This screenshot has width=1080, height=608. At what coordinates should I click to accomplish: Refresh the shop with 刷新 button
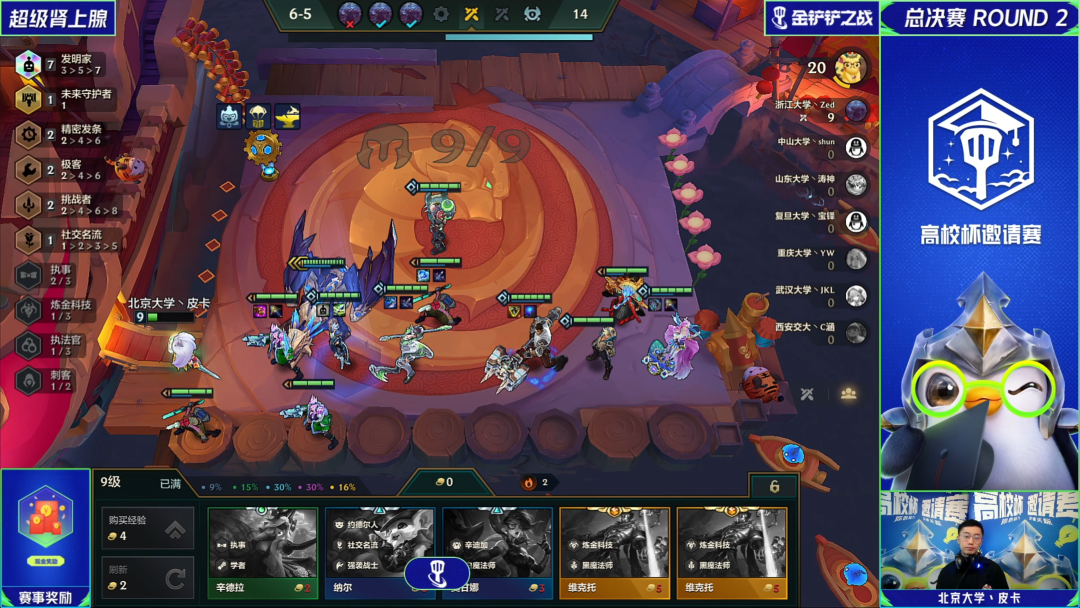147,578
